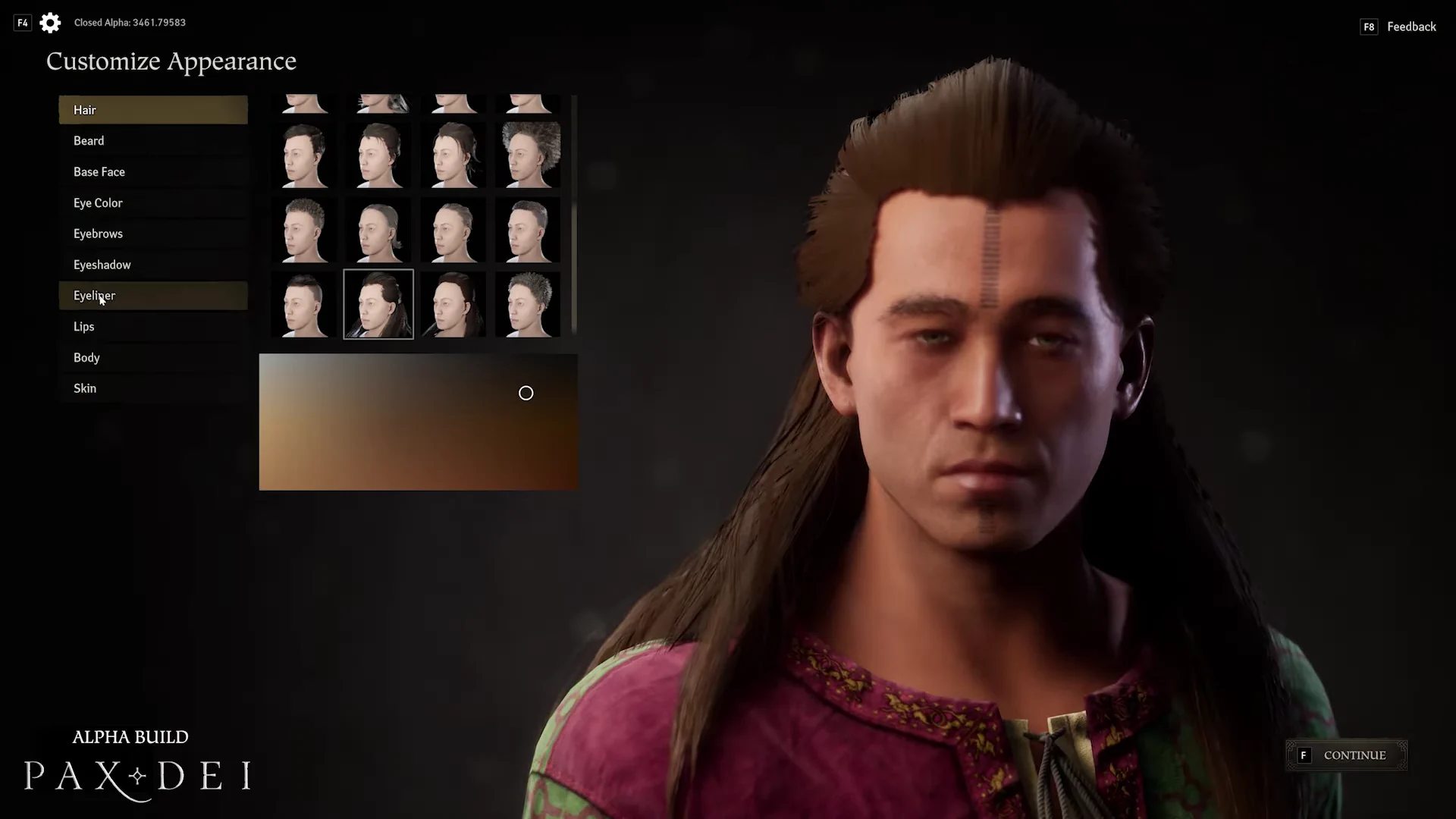Select the highlighted long-hair hairstyle thumbnail
1456x819 pixels.
[x=378, y=304]
